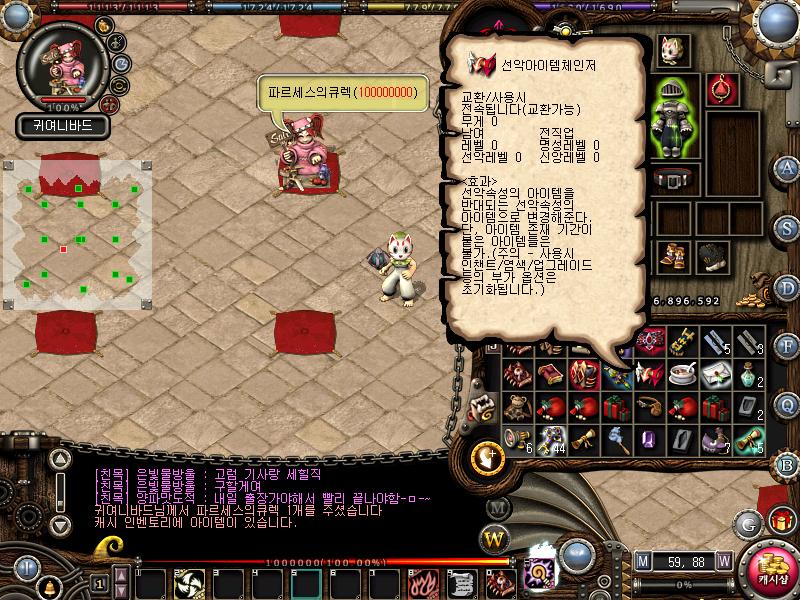
Task: Select the armor suit equipment slot
Action: point(672,118)
